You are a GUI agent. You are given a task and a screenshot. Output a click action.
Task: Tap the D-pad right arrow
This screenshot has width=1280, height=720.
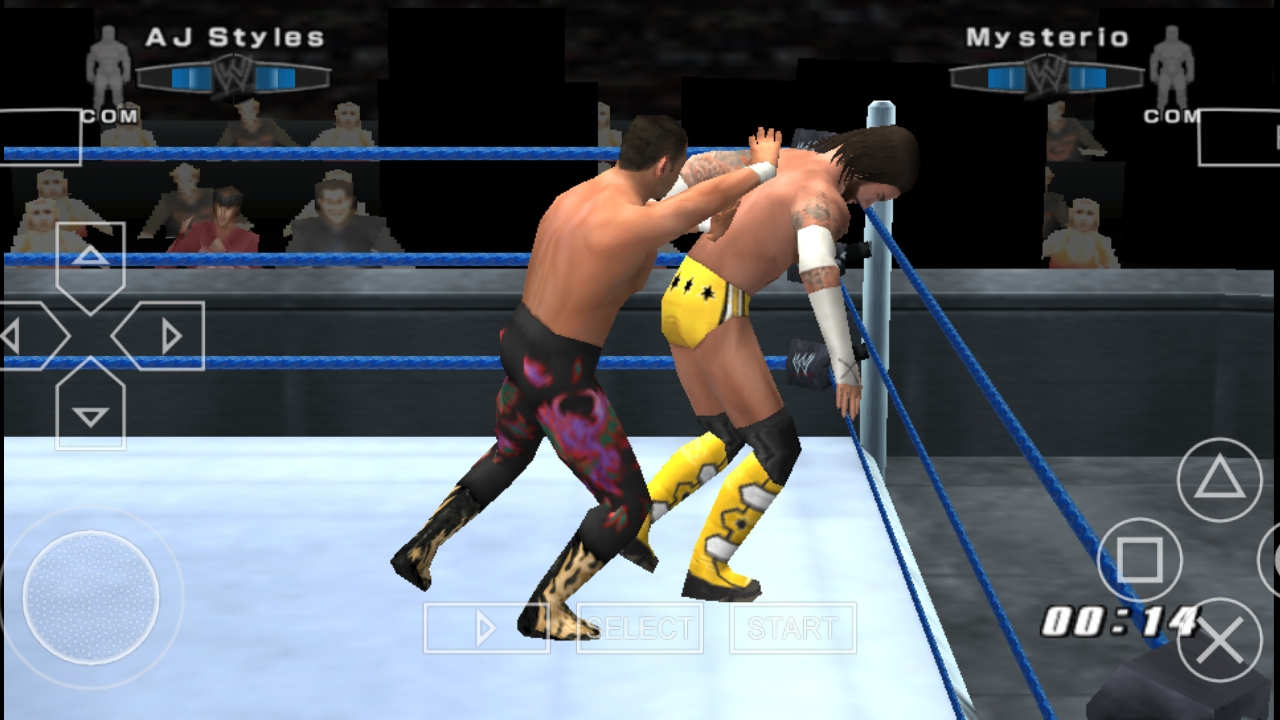click(163, 336)
